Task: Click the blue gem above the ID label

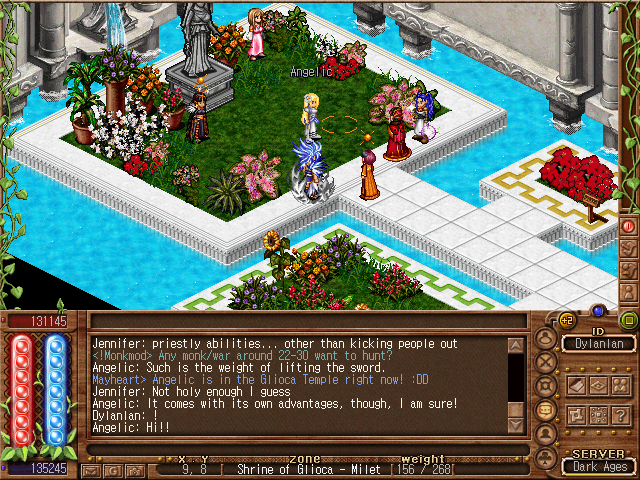Action: pyautogui.click(x=598, y=310)
